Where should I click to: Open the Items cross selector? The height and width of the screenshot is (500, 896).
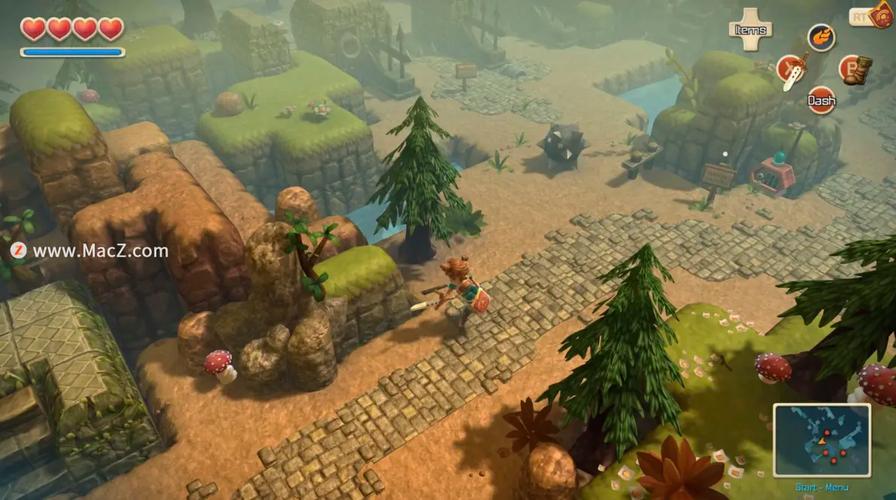(x=750, y=29)
